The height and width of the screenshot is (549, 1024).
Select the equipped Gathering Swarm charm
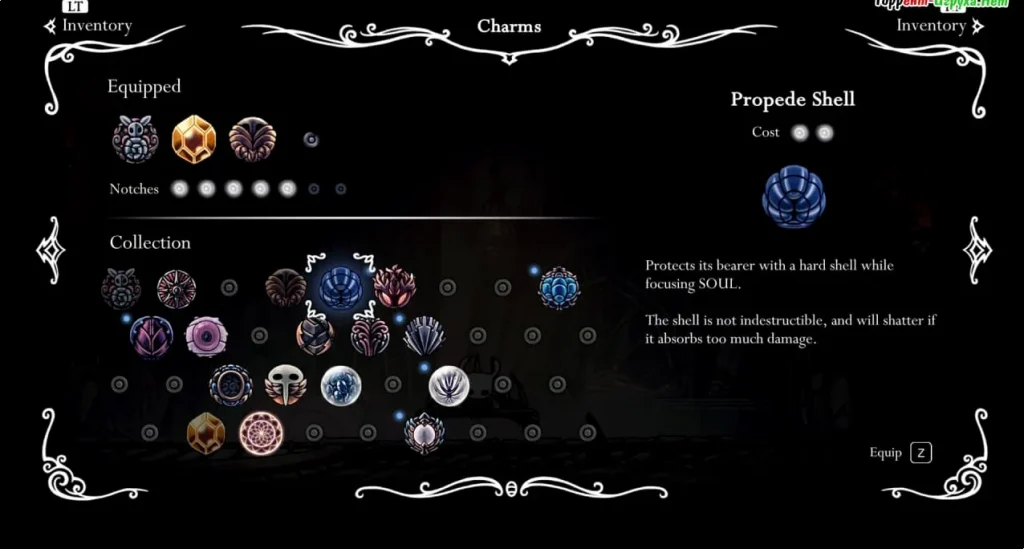135,139
